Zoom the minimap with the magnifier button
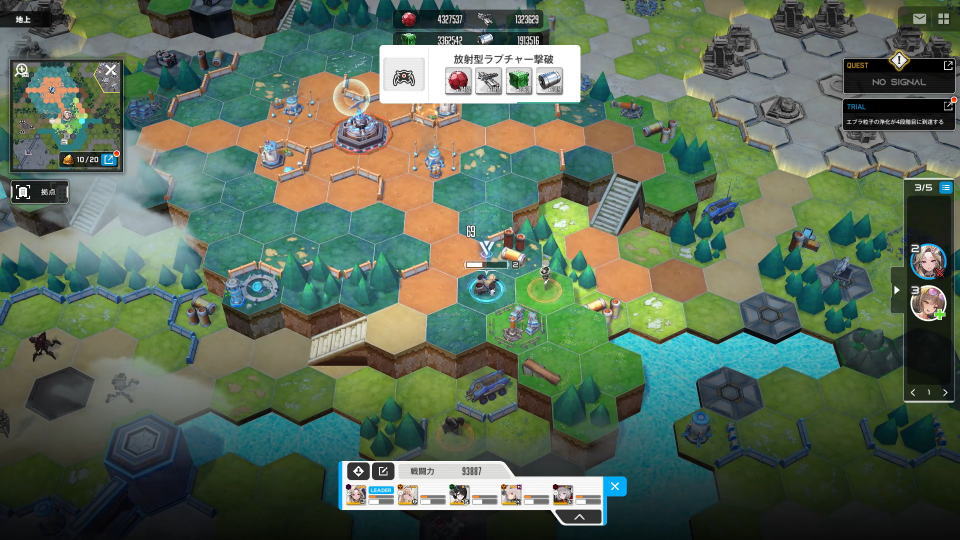 coord(22,71)
